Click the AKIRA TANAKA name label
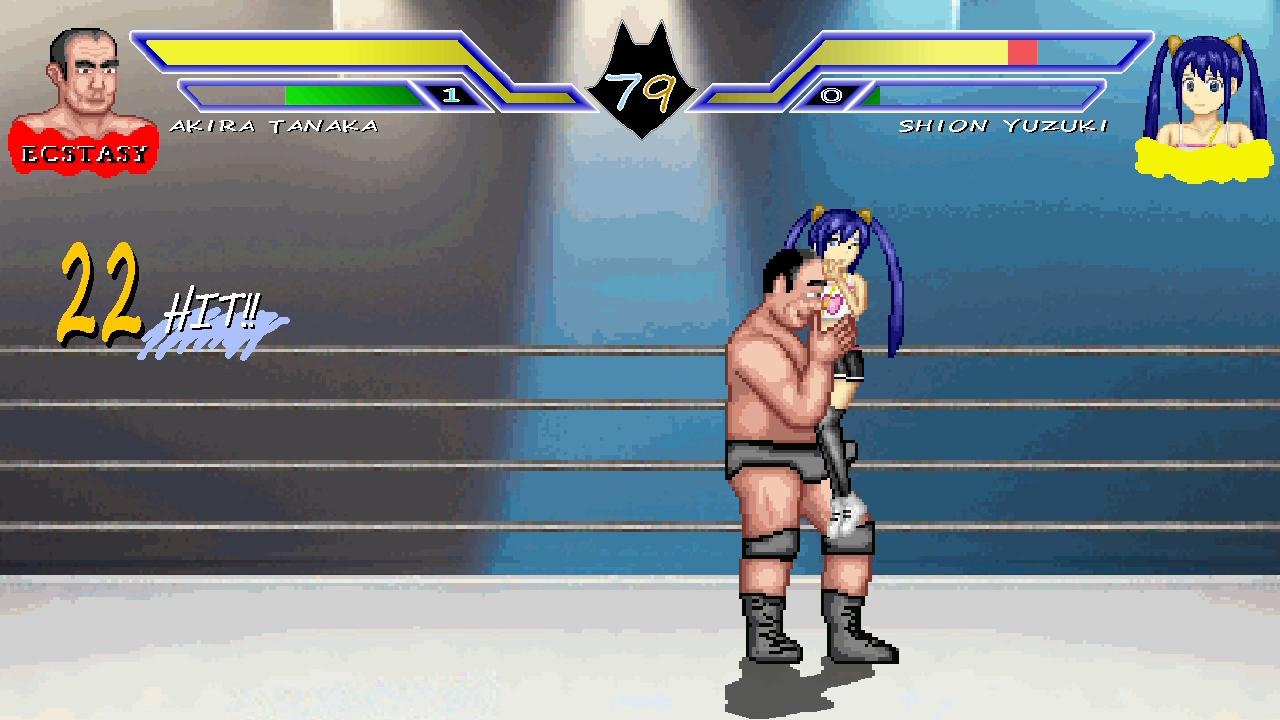 pyautogui.click(x=277, y=125)
